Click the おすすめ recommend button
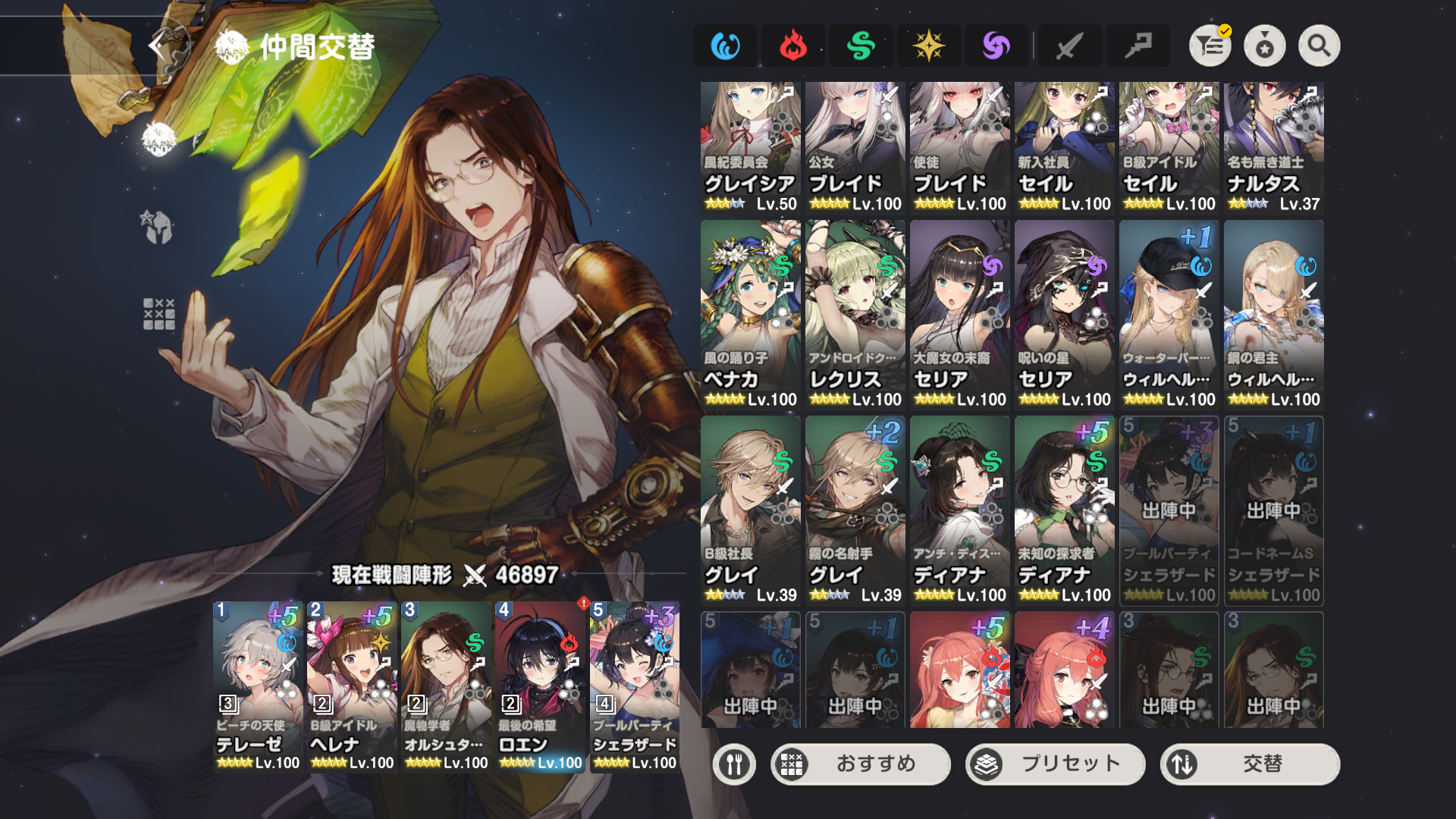This screenshot has height=819, width=1456. [861, 764]
